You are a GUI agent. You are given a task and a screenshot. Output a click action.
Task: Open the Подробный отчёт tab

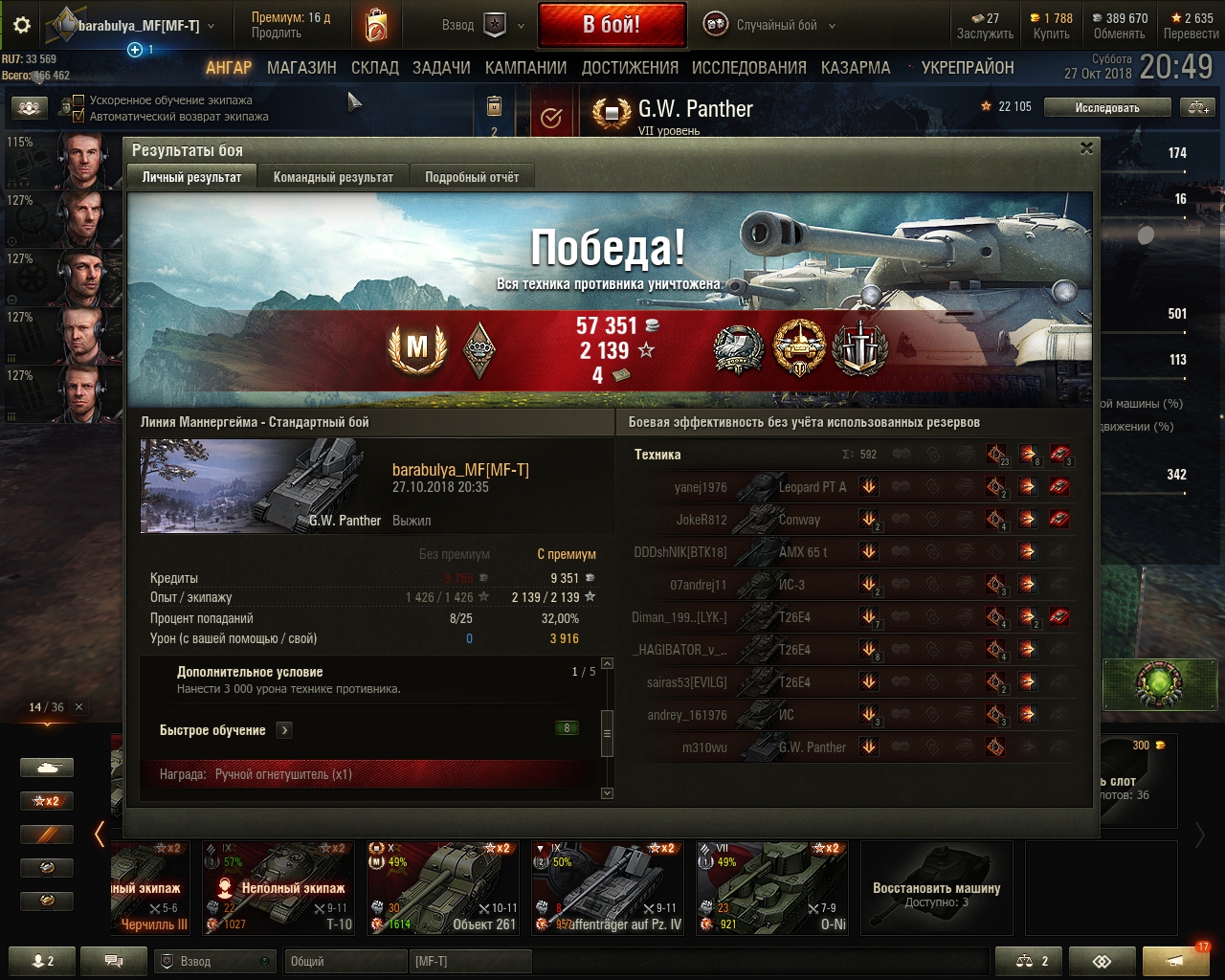(x=472, y=177)
